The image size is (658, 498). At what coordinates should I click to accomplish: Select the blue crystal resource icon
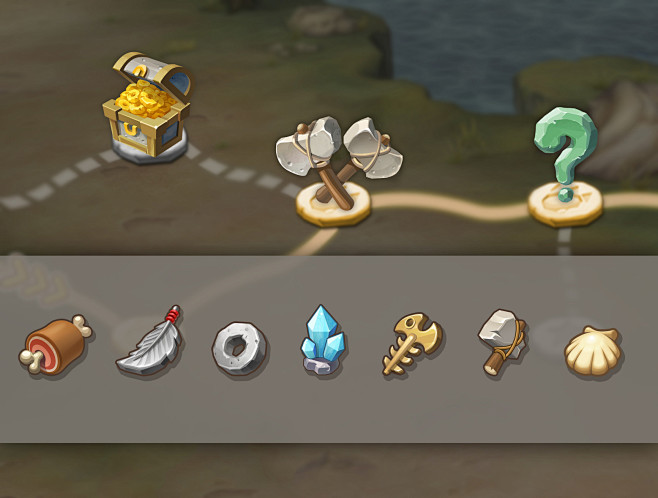coord(323,341)
